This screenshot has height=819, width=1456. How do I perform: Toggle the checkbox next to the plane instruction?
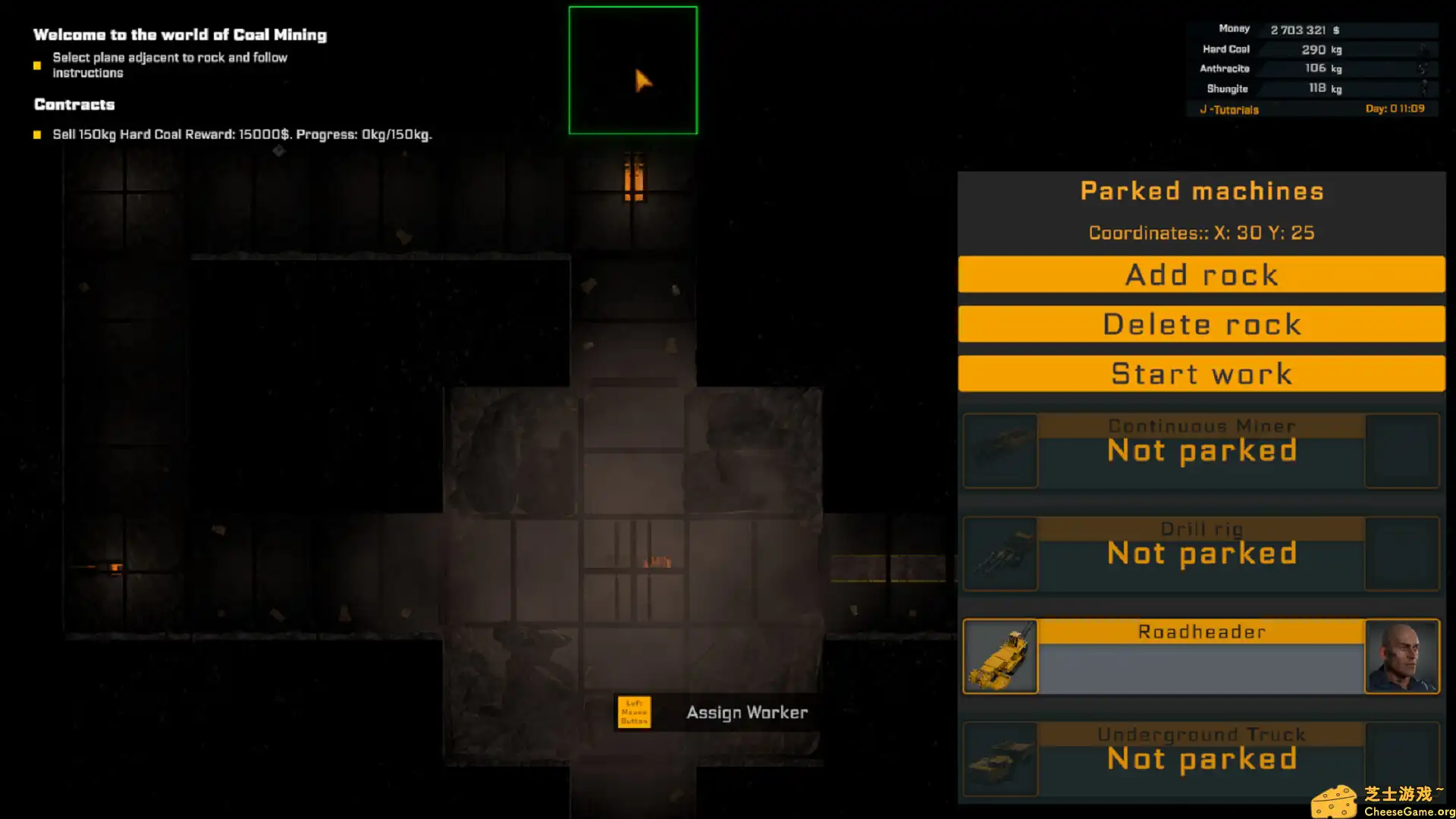(37, 66)
